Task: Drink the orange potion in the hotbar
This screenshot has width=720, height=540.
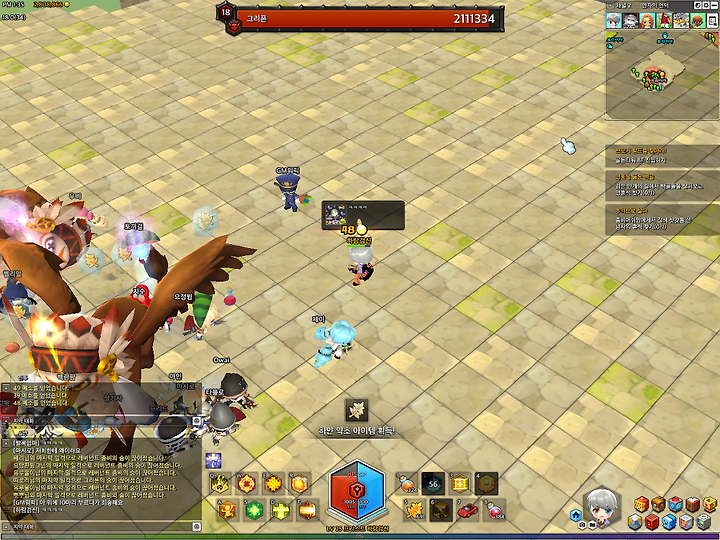Action: pos(406,484)
